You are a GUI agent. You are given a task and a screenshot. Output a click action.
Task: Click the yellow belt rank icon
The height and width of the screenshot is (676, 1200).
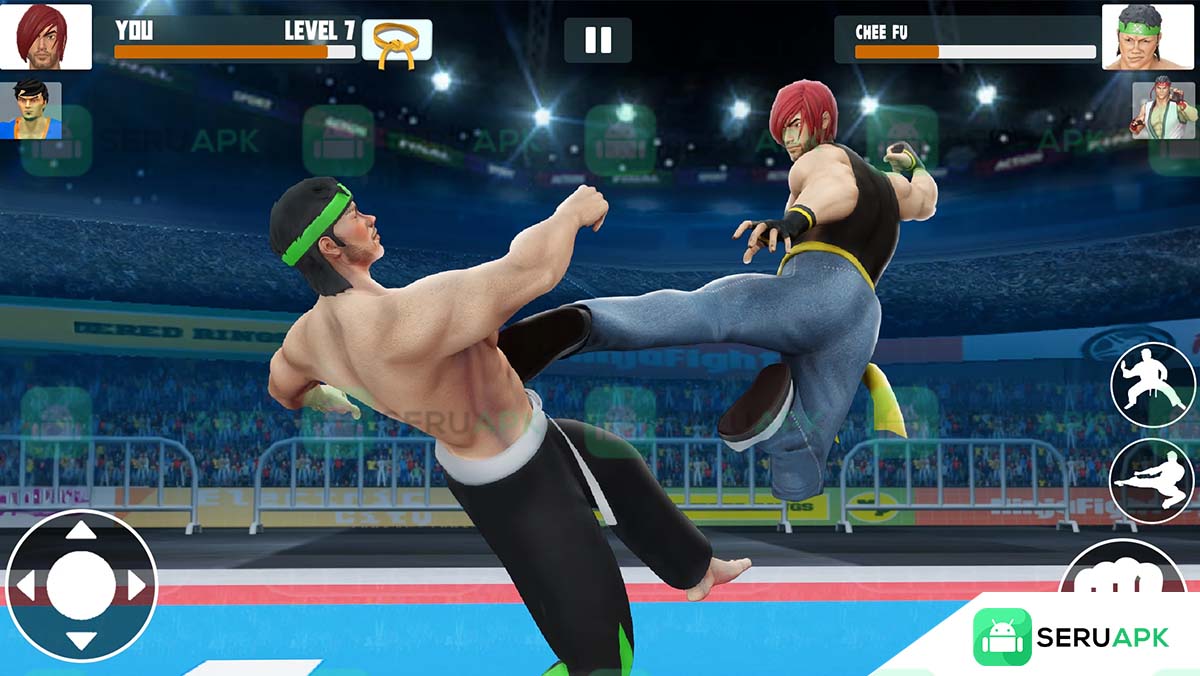click(397, 42)
